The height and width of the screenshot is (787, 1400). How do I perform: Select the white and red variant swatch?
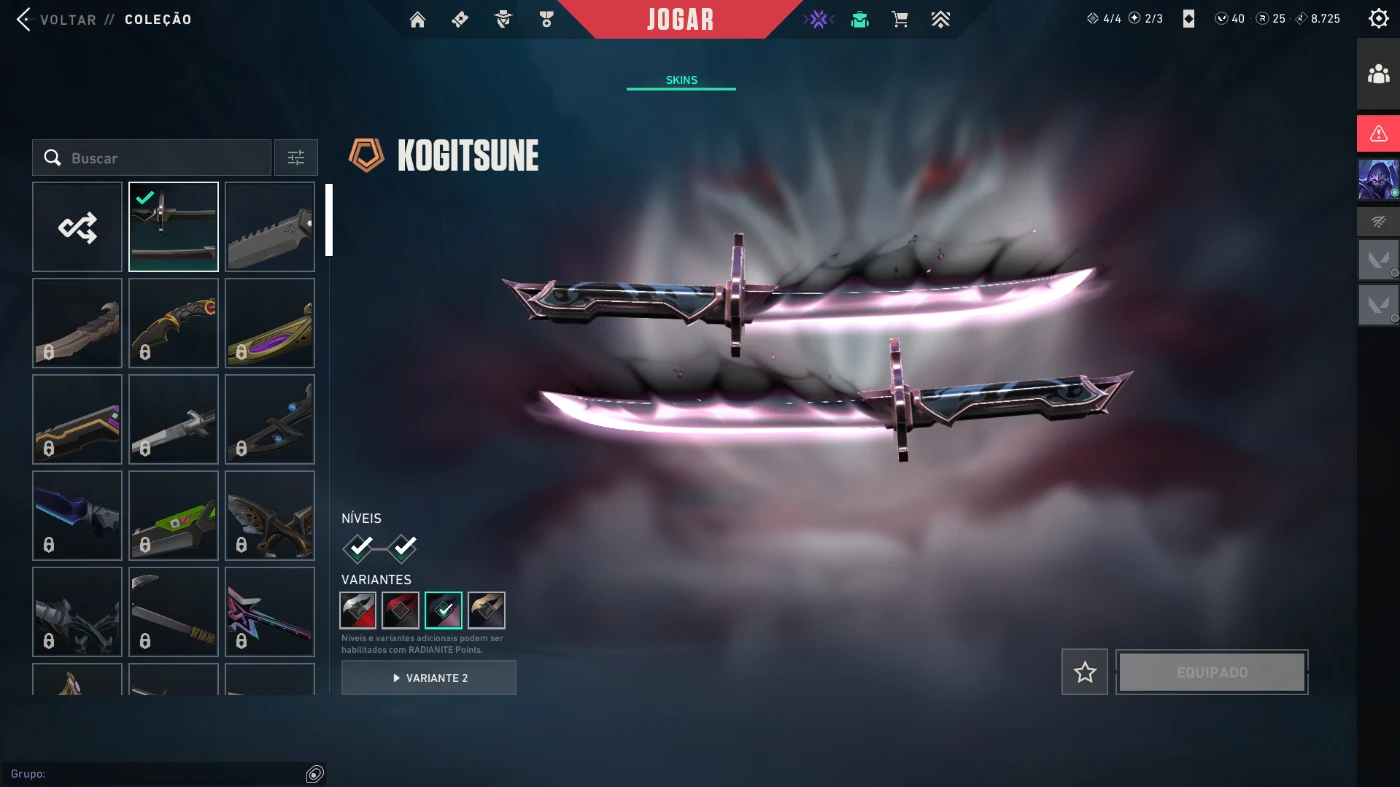pyautogui.click(x=358, y=610)
